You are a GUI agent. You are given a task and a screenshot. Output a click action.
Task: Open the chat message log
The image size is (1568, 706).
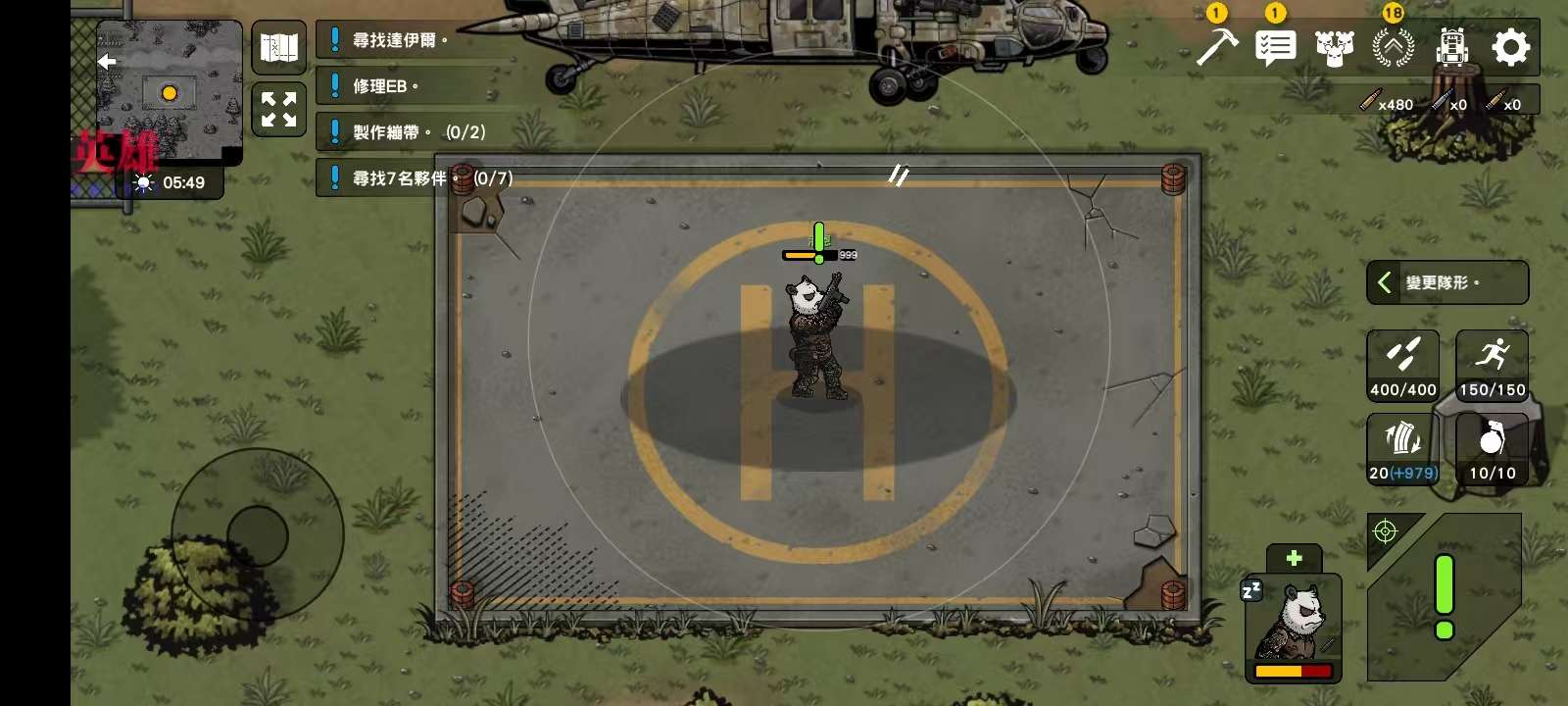tap(1275, 47)
